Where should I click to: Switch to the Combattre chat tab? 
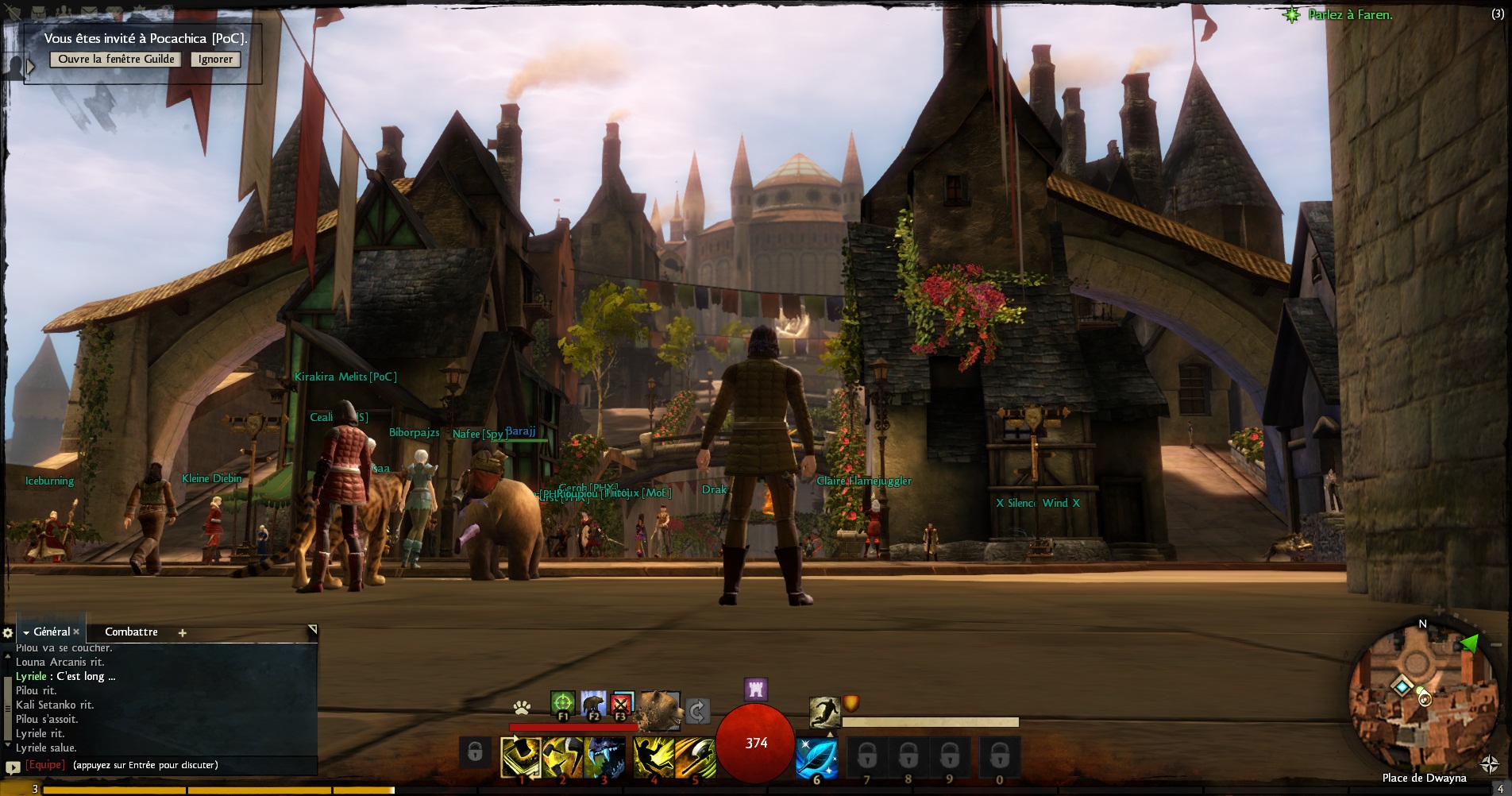click(x=131, y=632)
